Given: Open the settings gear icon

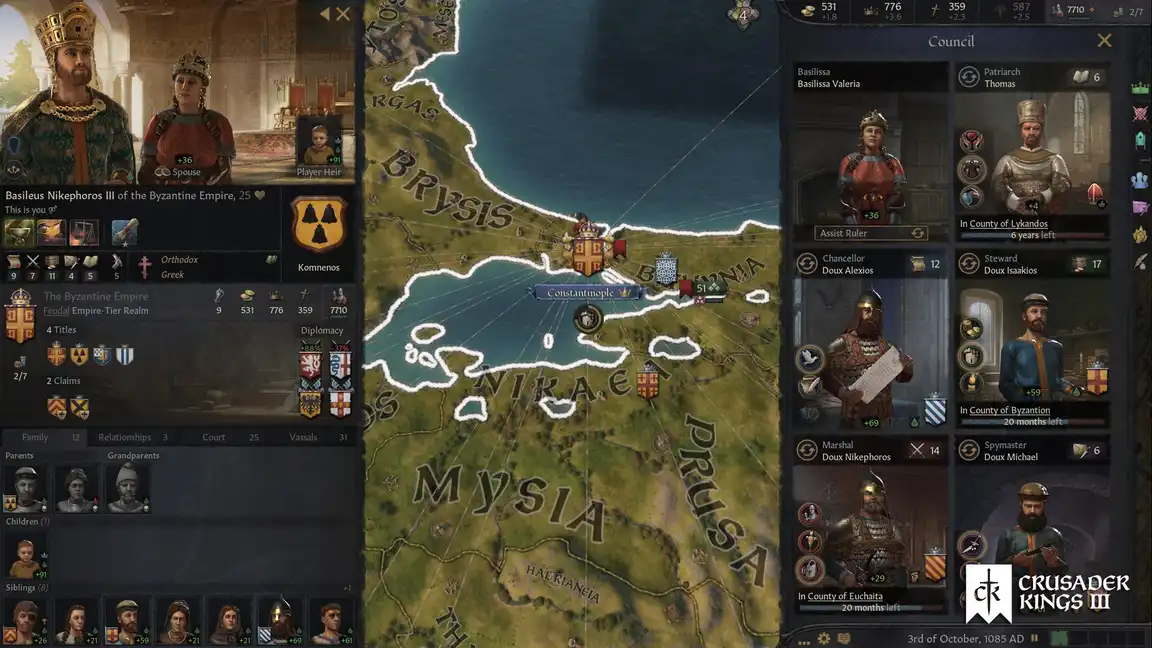Looking at the screenshot, I should [824, 638].
